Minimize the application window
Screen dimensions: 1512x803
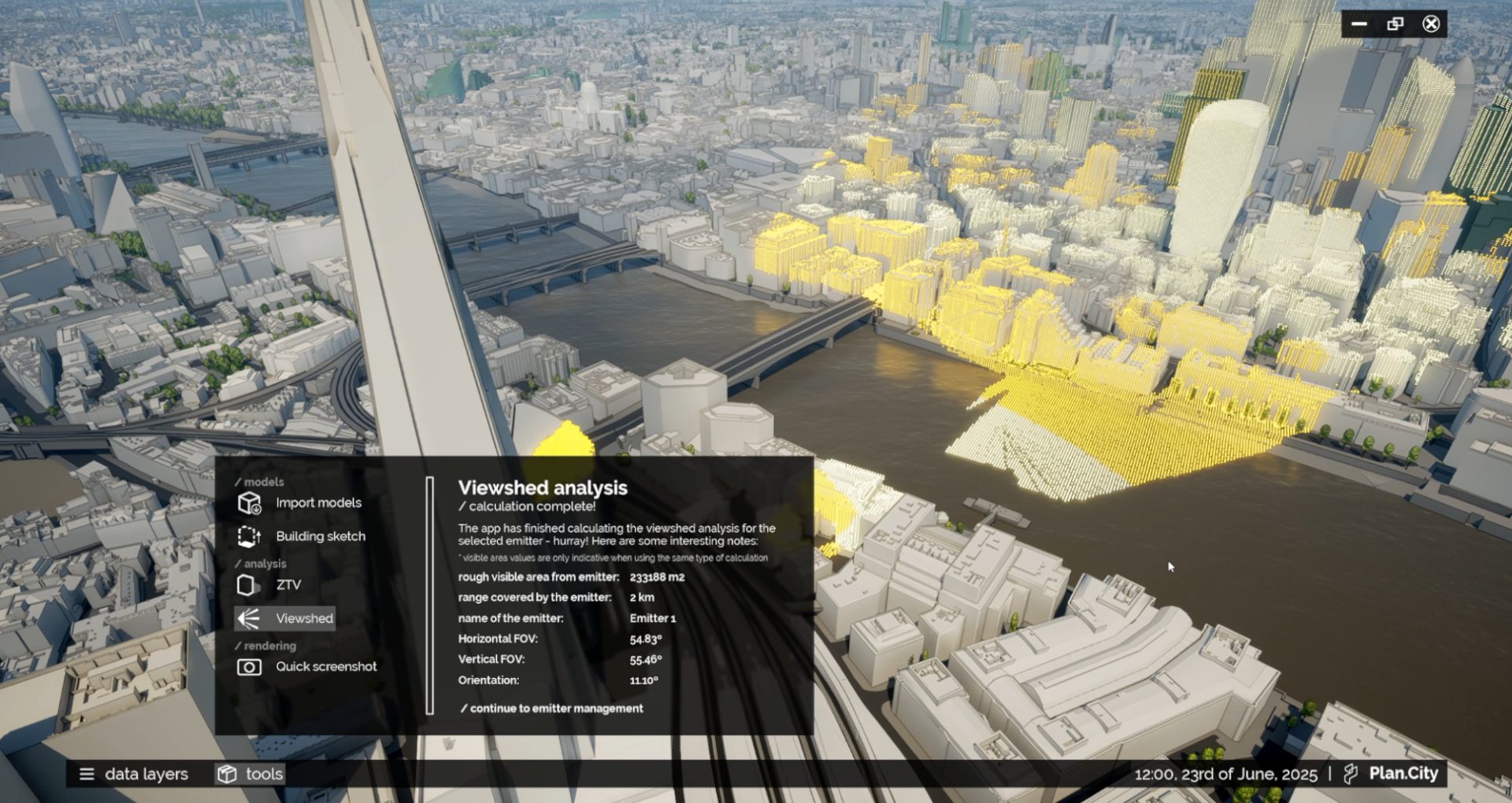1359,24
